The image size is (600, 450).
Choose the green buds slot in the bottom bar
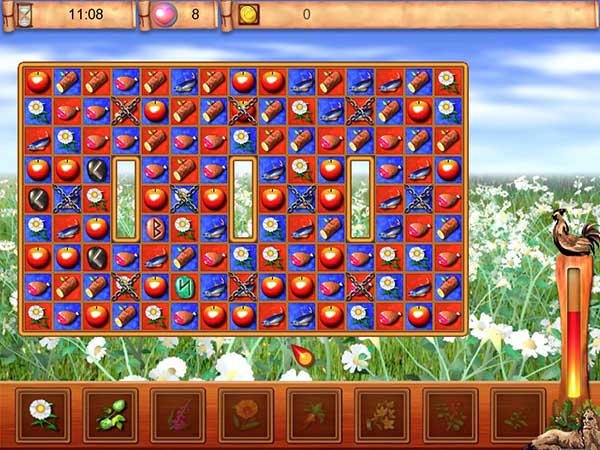tap(110, 414)
